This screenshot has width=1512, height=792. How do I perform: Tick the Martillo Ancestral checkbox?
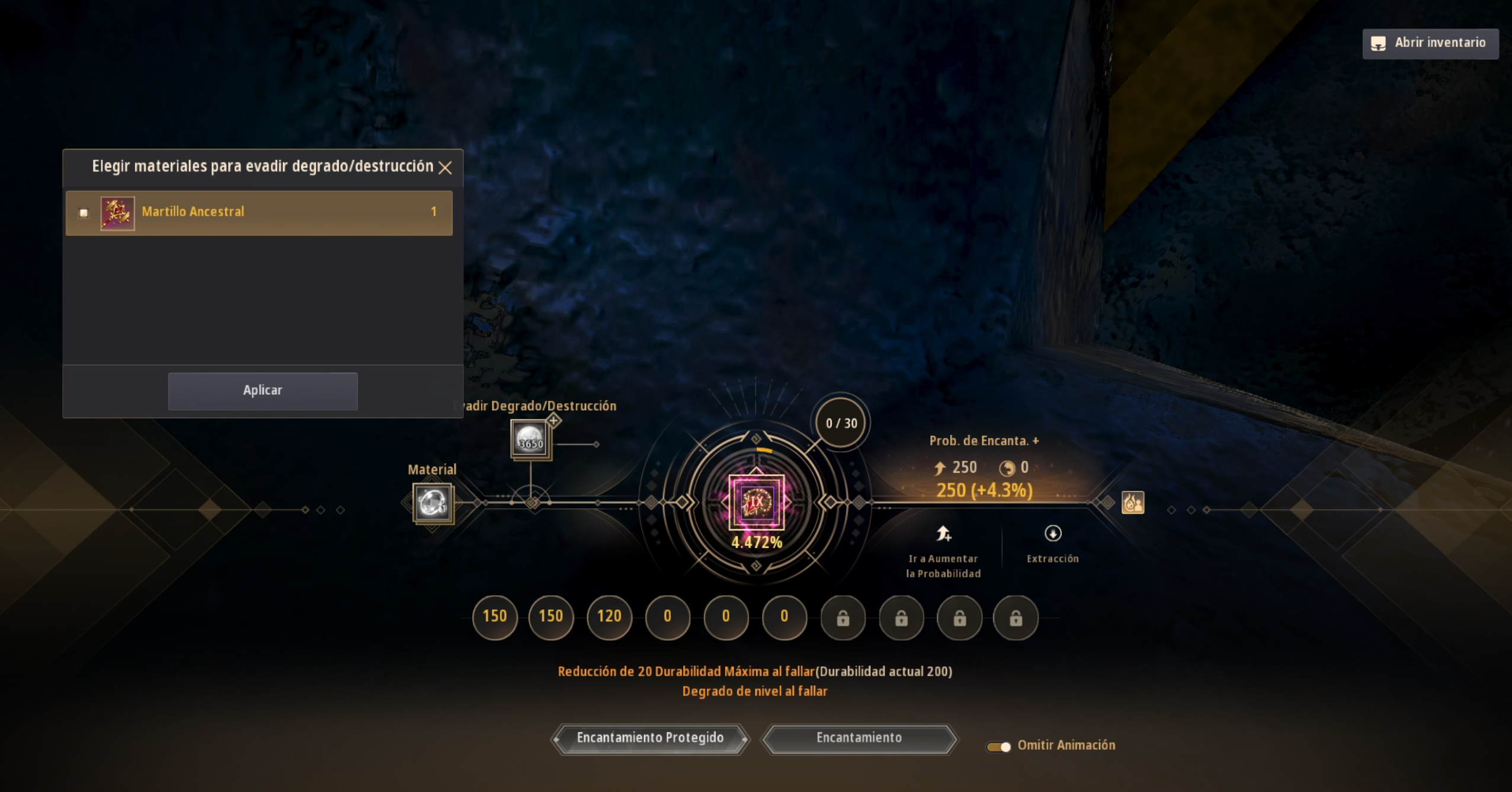pos(84,213)
